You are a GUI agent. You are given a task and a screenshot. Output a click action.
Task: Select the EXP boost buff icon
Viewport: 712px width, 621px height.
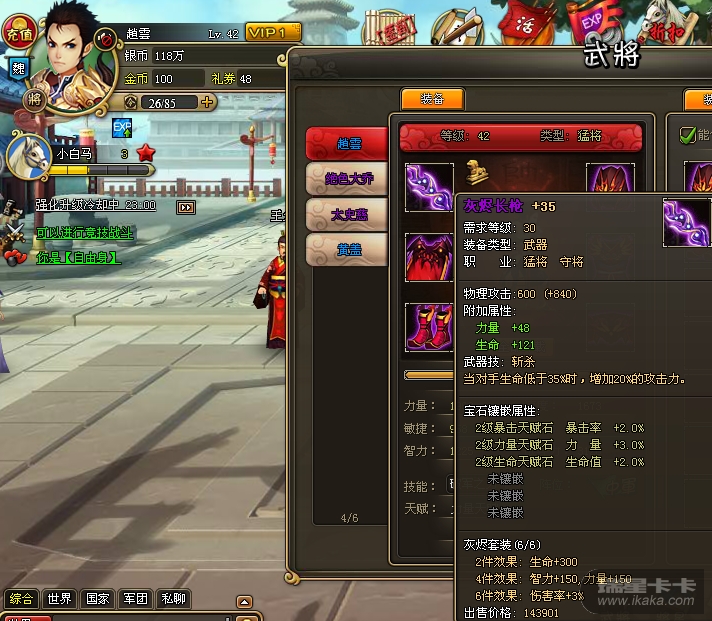pyautogui.click(x=122, y=128)
